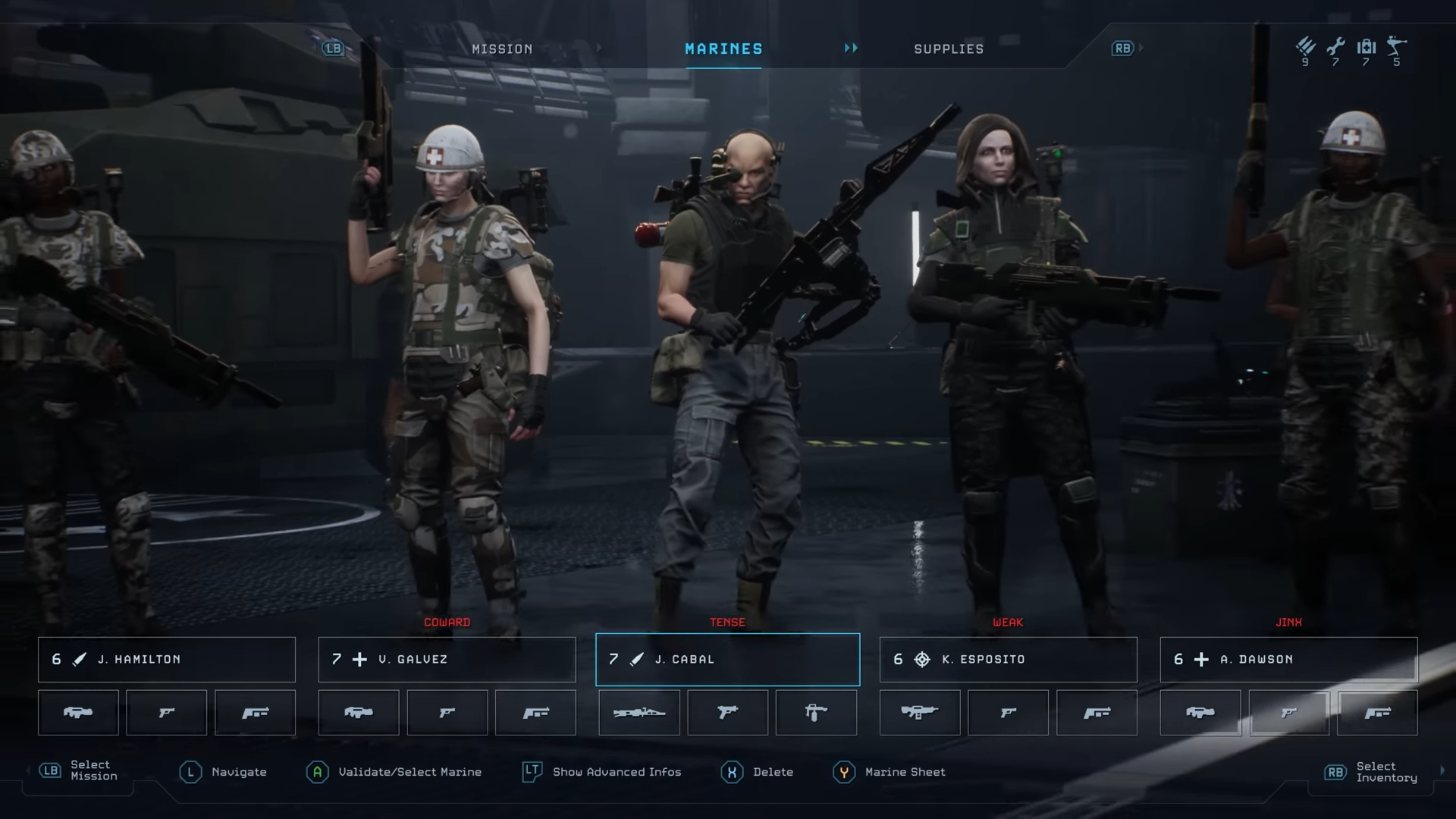This screenshot has height=819, width=1456.
Task: Select K. Esposito's pistol slot
Action: tap(1009, 713)
